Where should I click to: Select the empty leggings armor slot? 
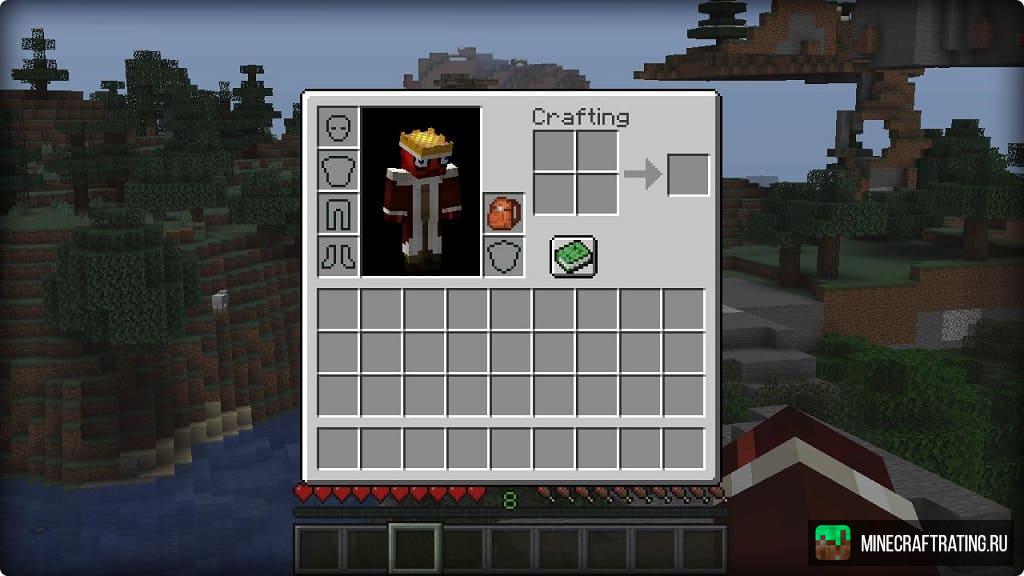(339, 213)
